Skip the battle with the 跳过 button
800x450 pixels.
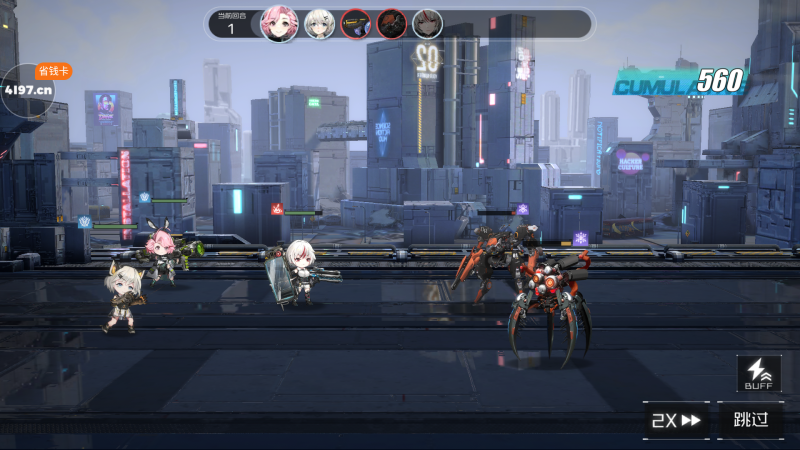coord(750,420)
